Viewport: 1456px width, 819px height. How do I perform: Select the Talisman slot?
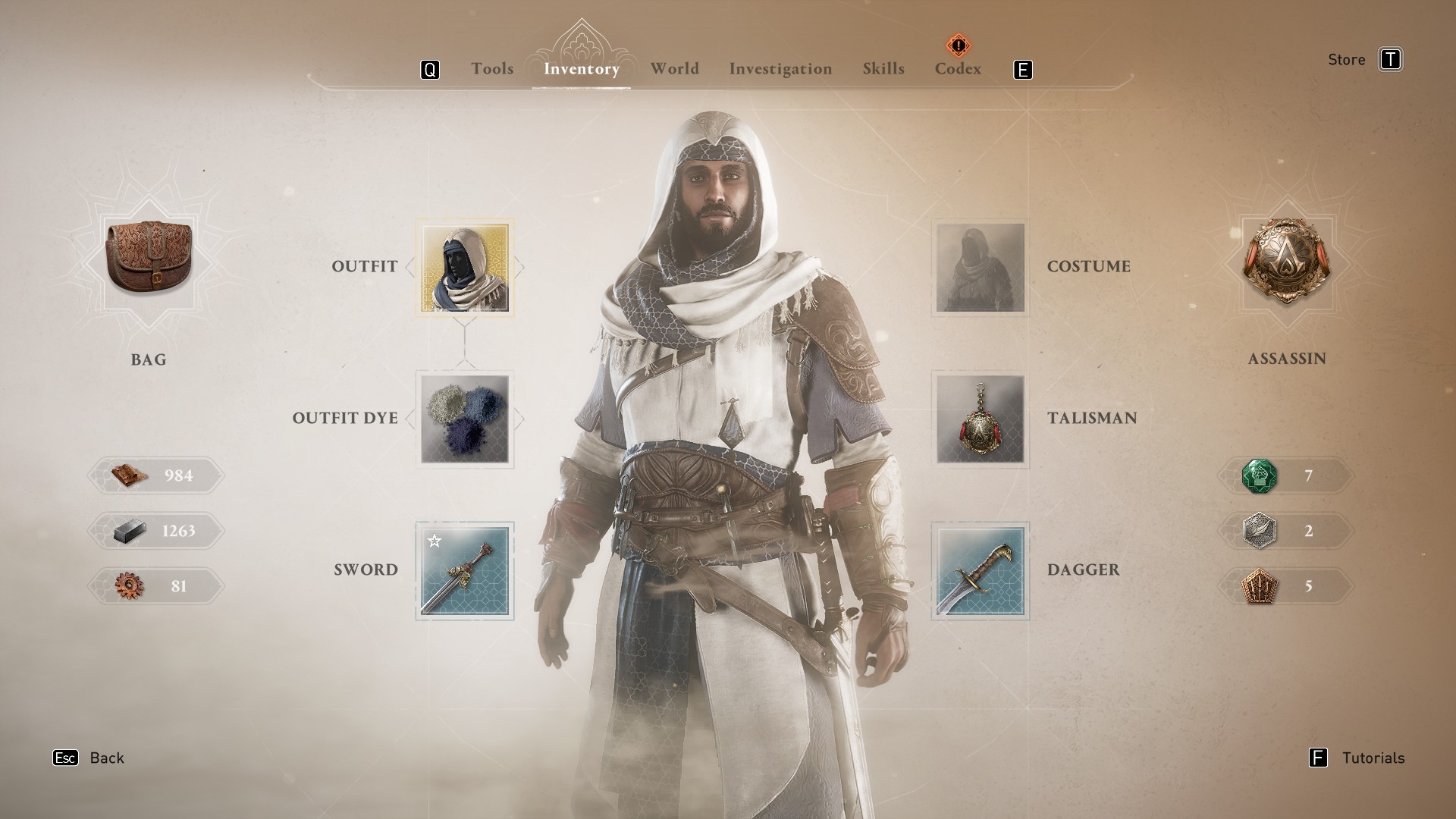click(980, 419)
